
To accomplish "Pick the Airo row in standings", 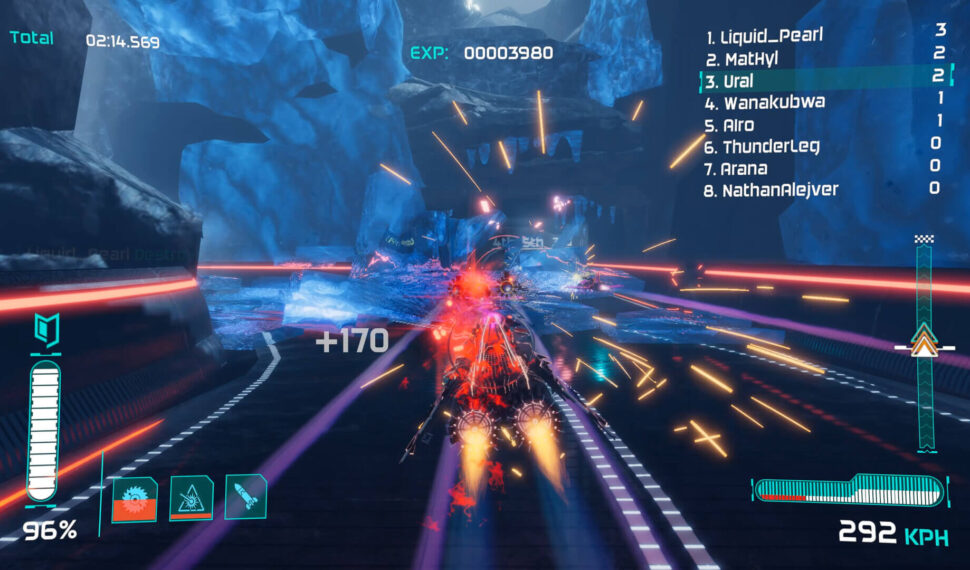I will click(738, 125).
